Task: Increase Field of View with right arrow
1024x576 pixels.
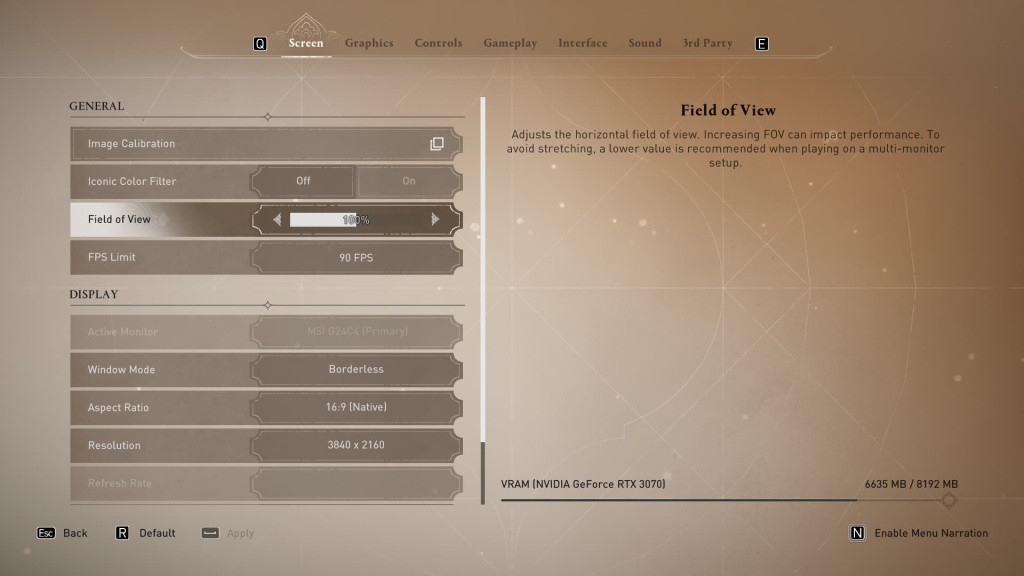Action: [x=435, y=219]
